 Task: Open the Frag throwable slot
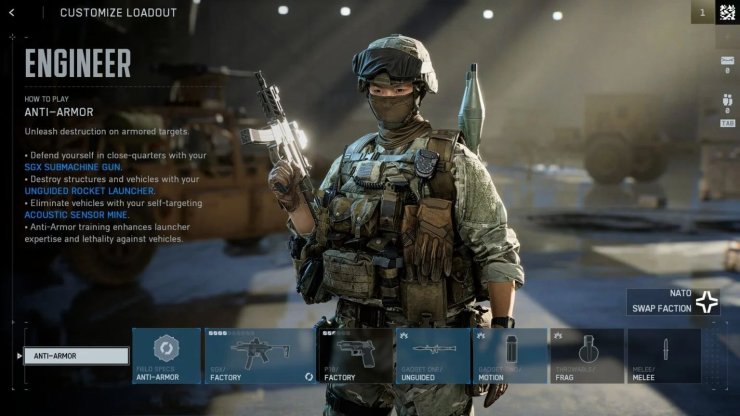tap(587, 355)
